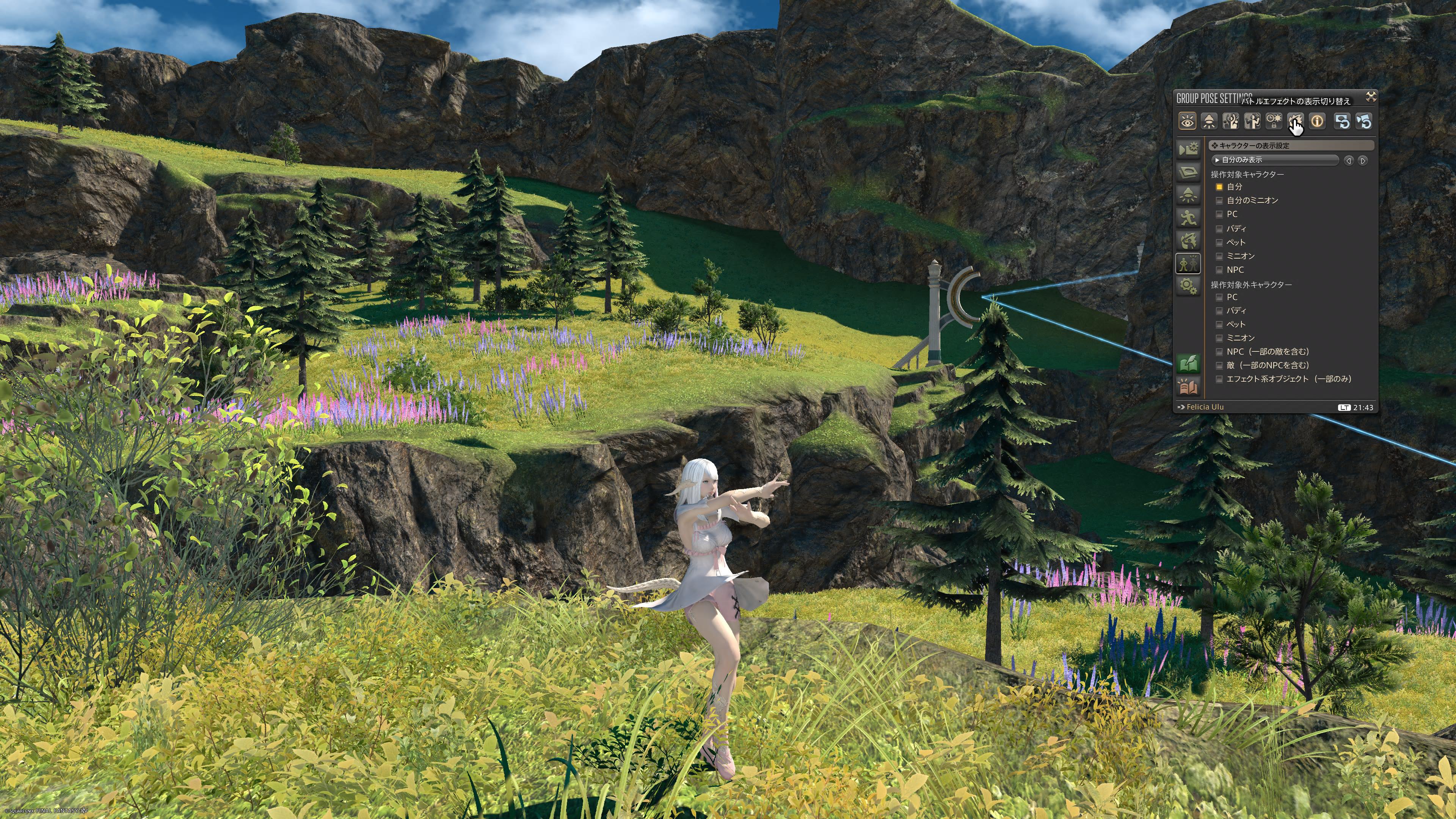Tick the NPC（一部の敵を含む） checkbox
Viewport: 1456px width, 819px height.
coord(1219,352)
